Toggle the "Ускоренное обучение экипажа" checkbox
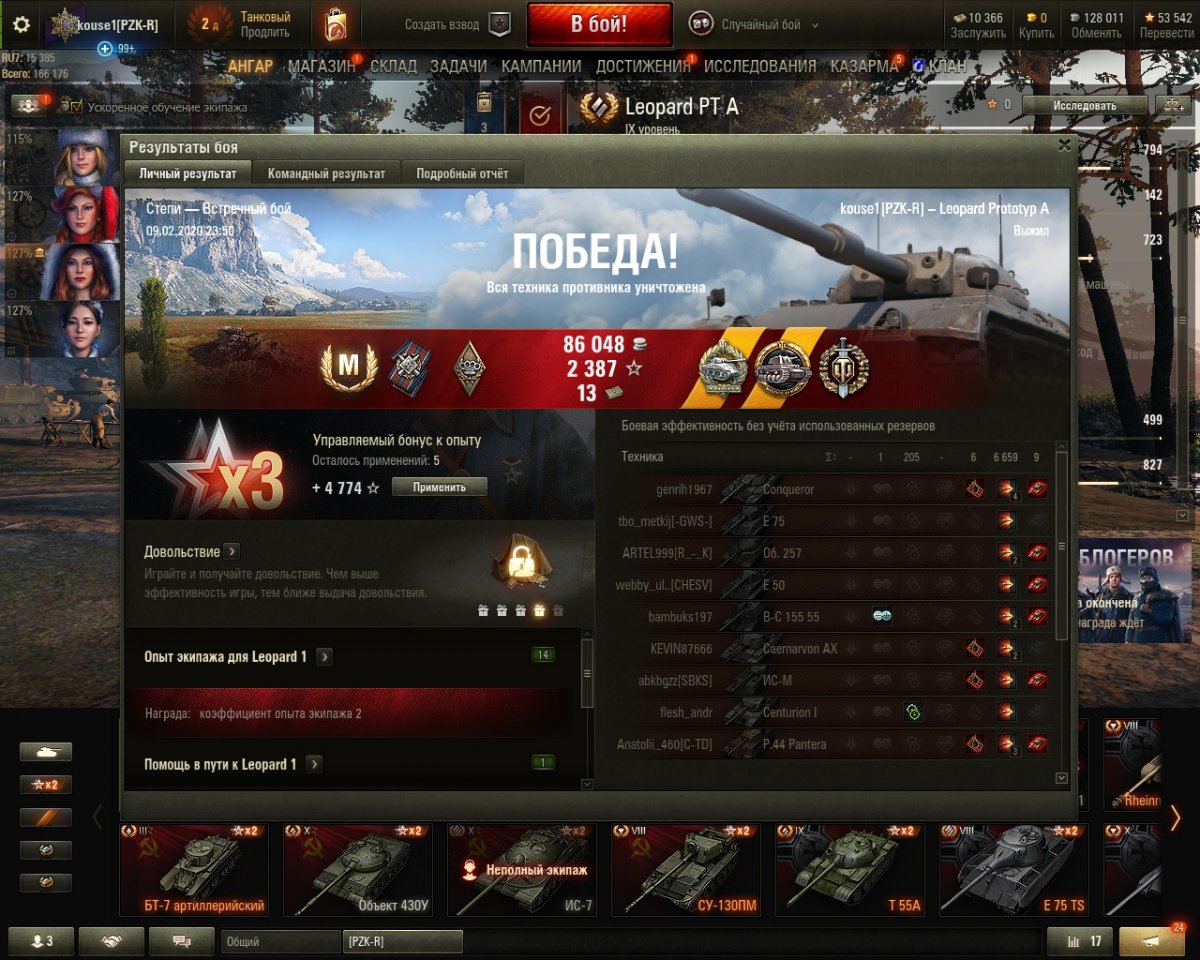 point(76,106)
